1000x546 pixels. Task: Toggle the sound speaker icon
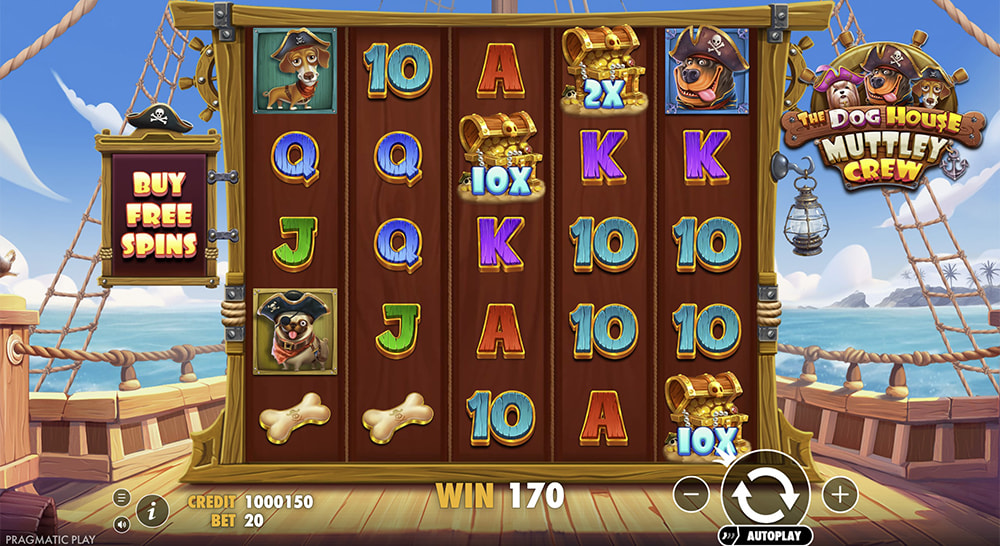(122, 523)
